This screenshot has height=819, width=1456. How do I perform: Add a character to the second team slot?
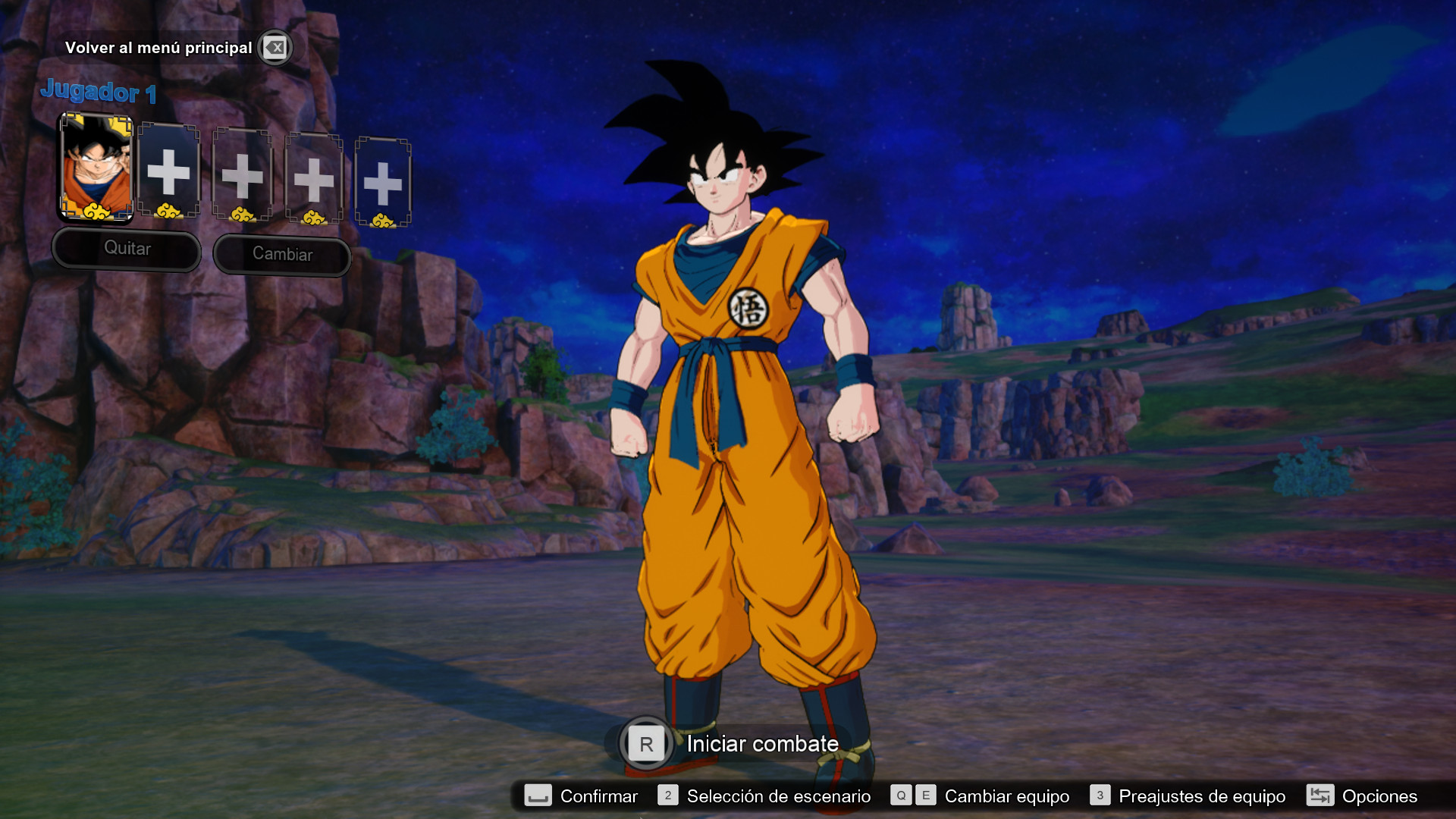click(169, 172)
